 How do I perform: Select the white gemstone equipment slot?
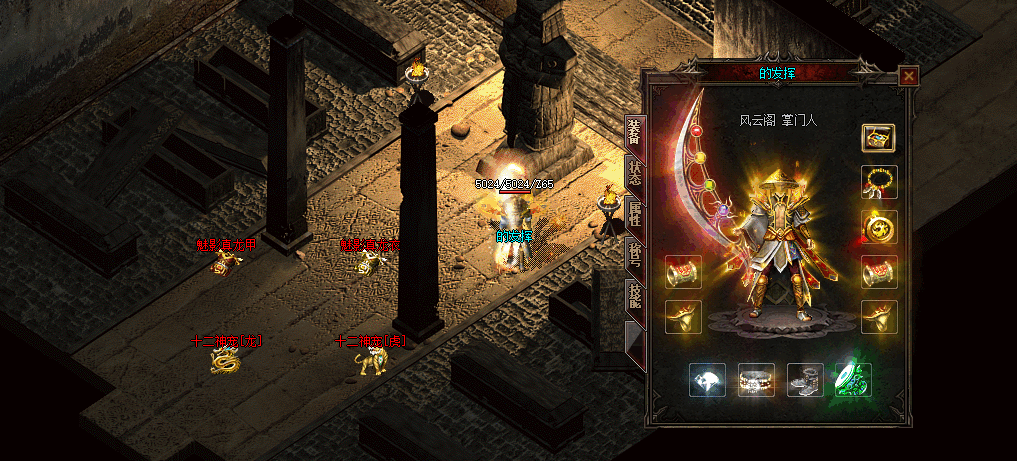pos(707,380)
